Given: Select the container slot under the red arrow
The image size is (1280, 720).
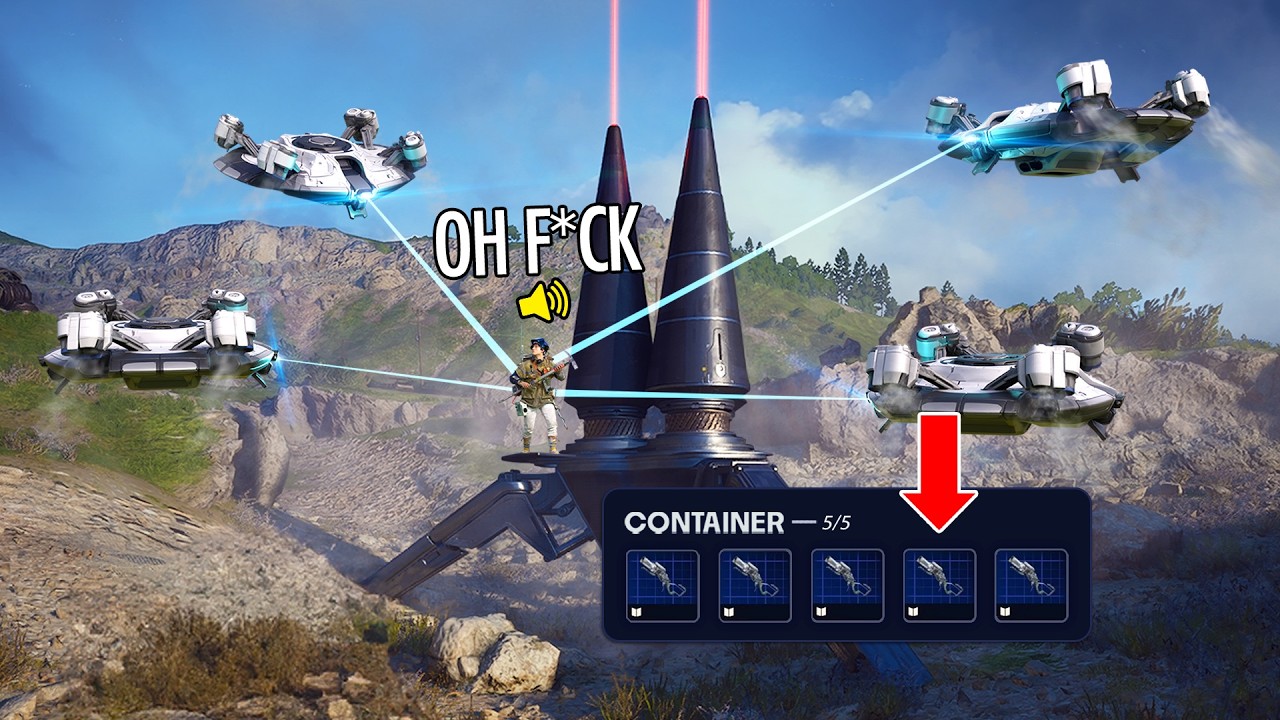Looking at the screenshot, I should (x=939, y=585).
